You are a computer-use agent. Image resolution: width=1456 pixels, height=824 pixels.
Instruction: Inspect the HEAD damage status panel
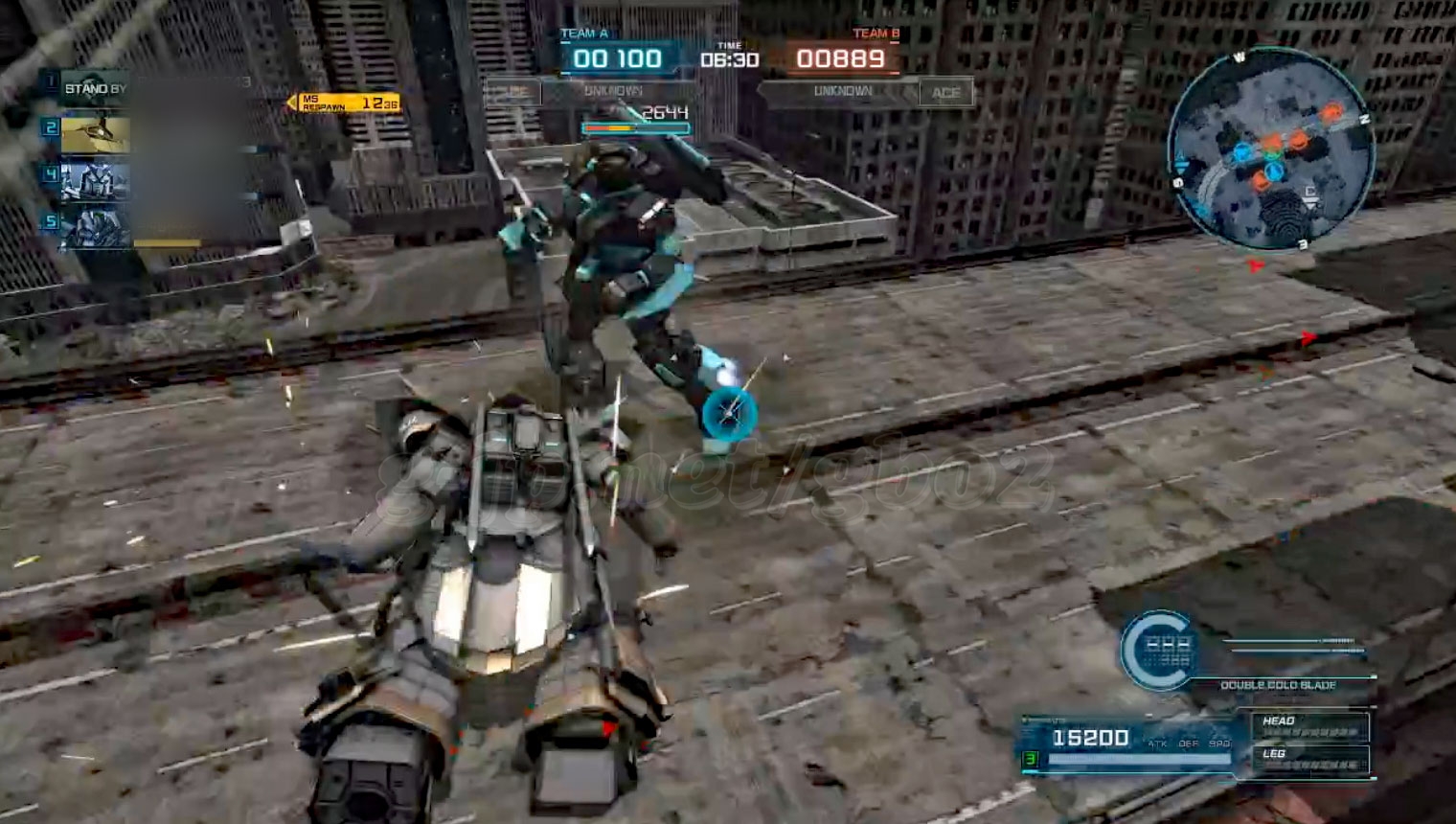pyautogui.click(x=1309, y=726)
